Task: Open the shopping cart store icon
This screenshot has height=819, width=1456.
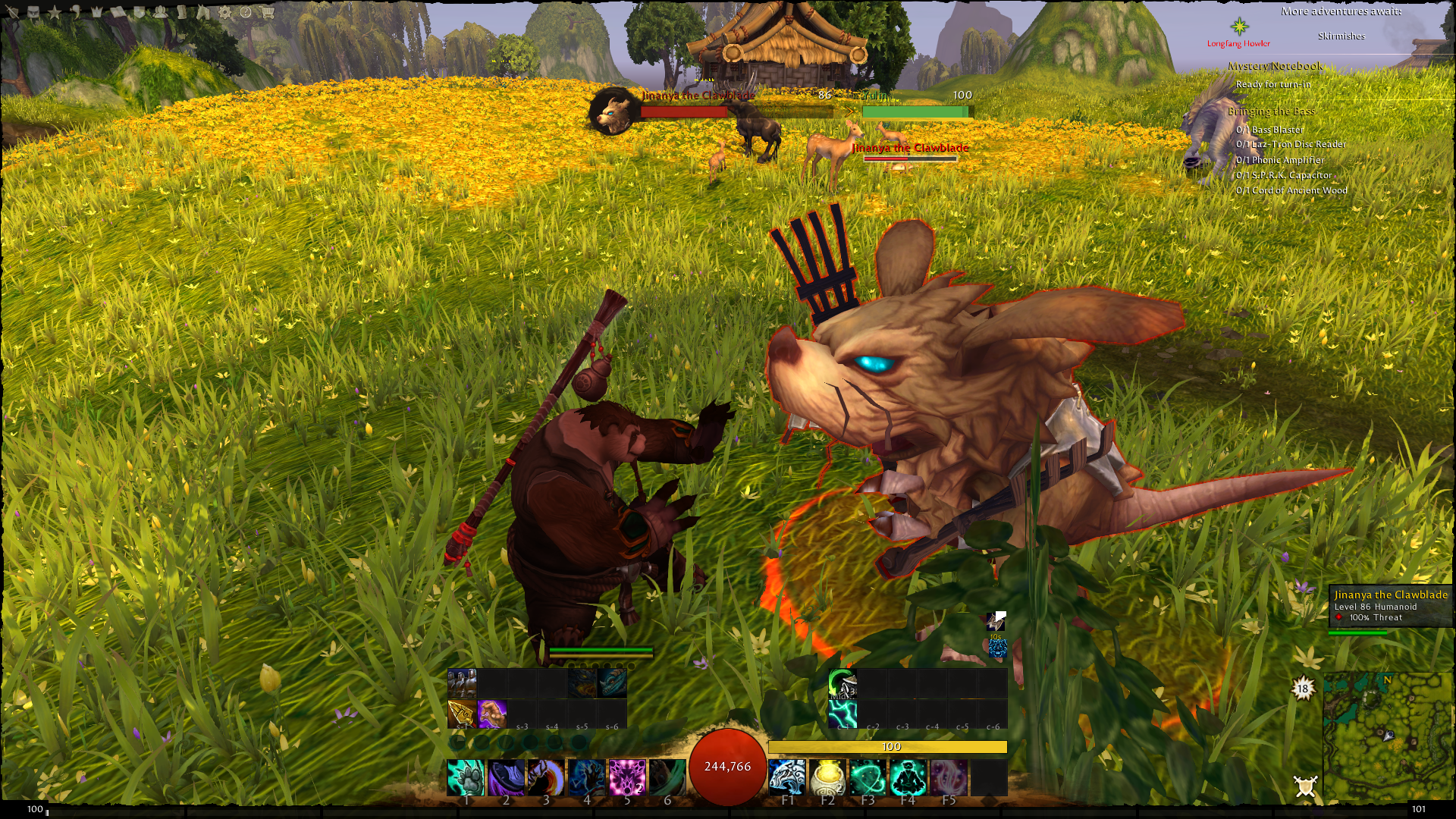Action: coord(267,12)
